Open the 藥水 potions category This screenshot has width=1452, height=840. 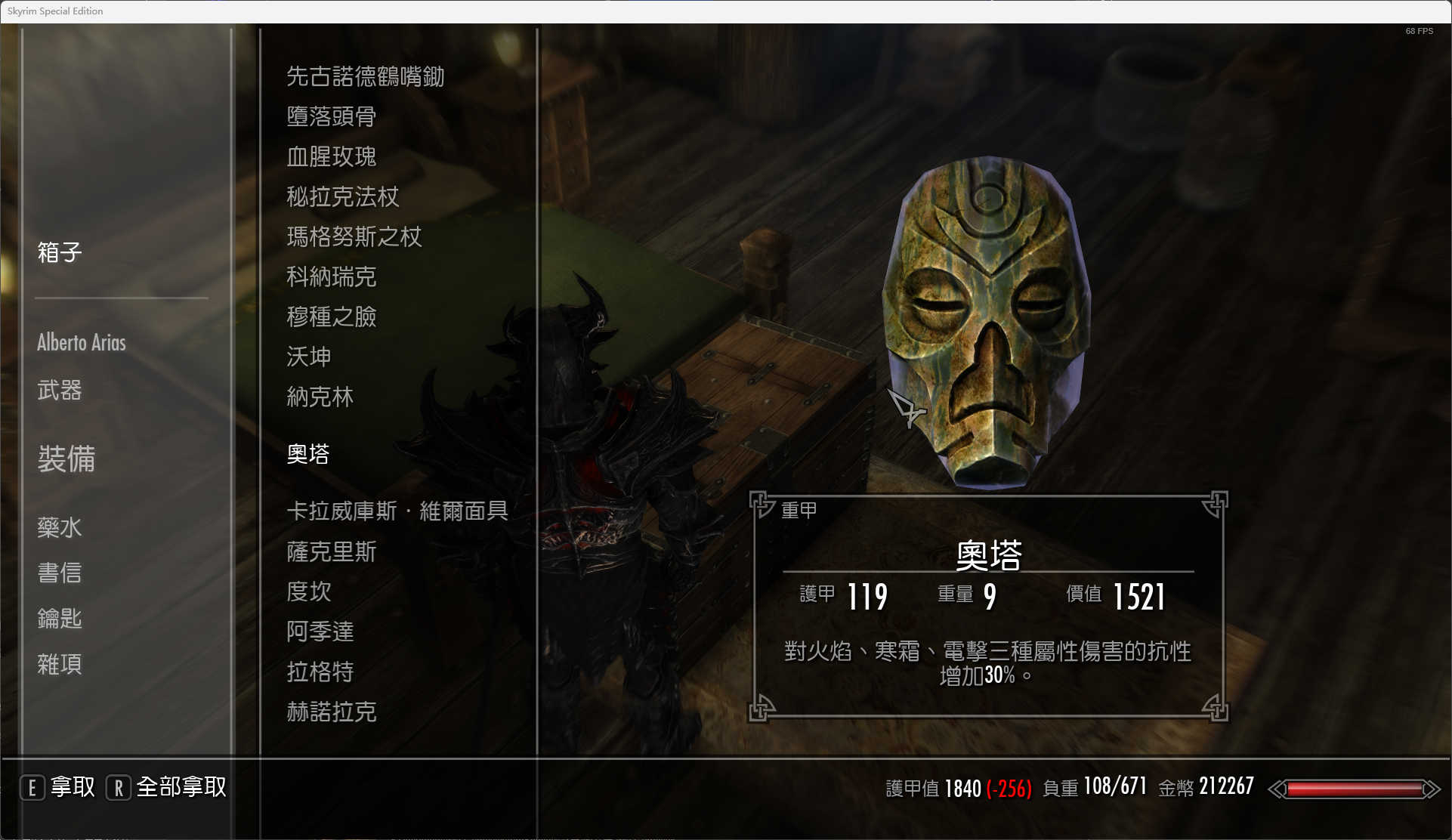[x=60, y=527]
